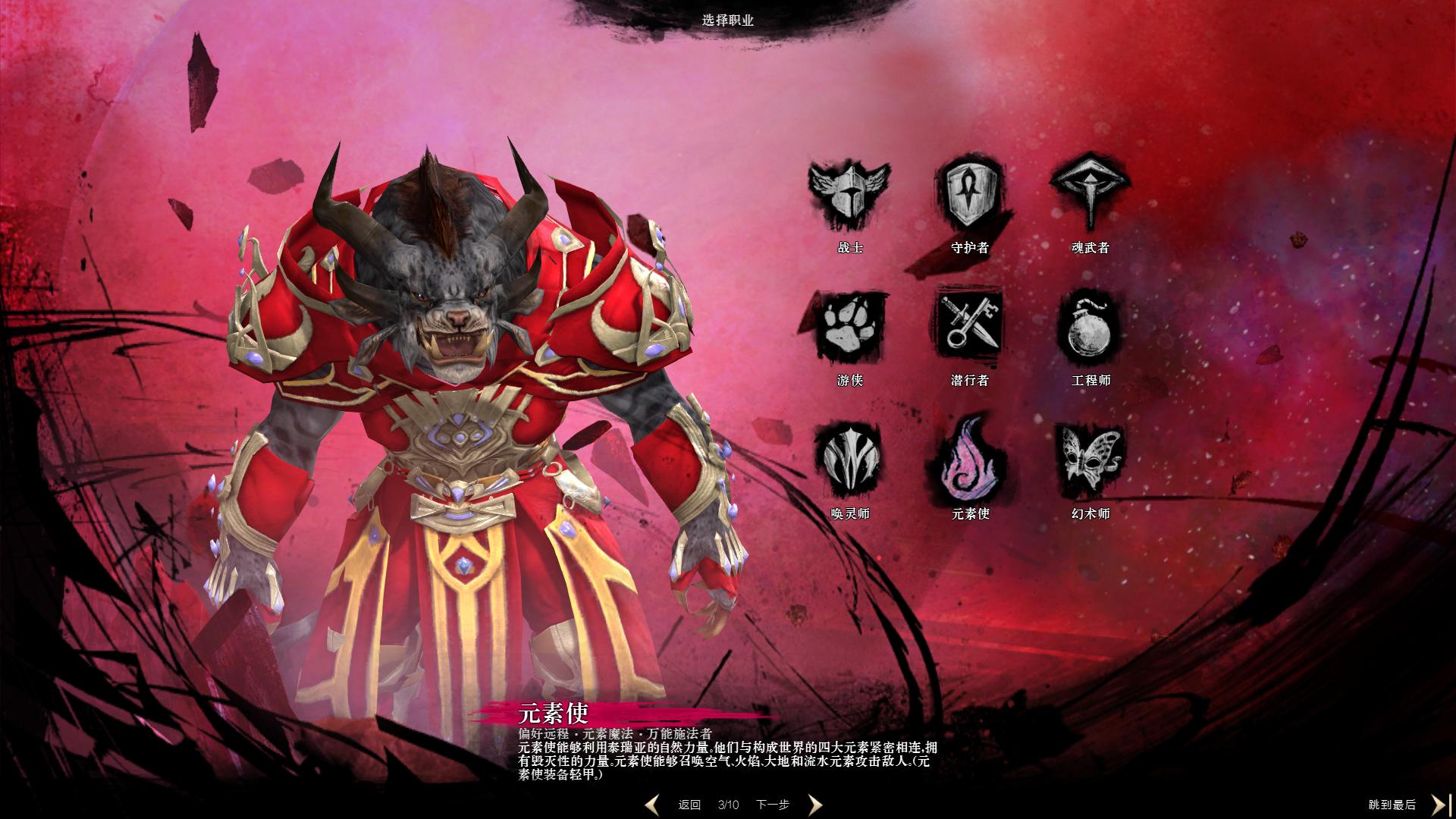Viewport: 1456px width, 819px height.
Task: Pick the Revenant (魂武者) profession
Action: click(1090, 194)
